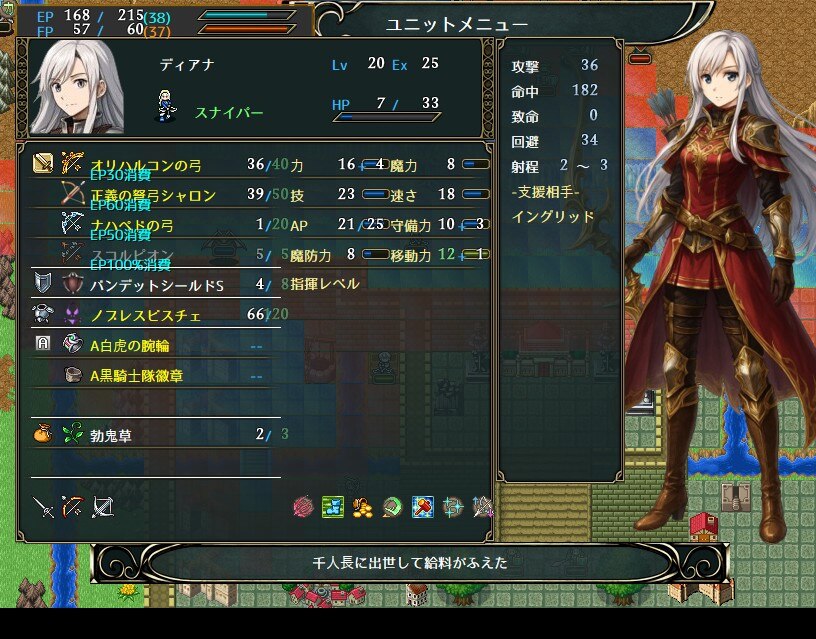This screenshot has width=816, height=639.
Task: Click the イングリッド support partner entry
Action: pyautogui.click(x=553, y=216)
